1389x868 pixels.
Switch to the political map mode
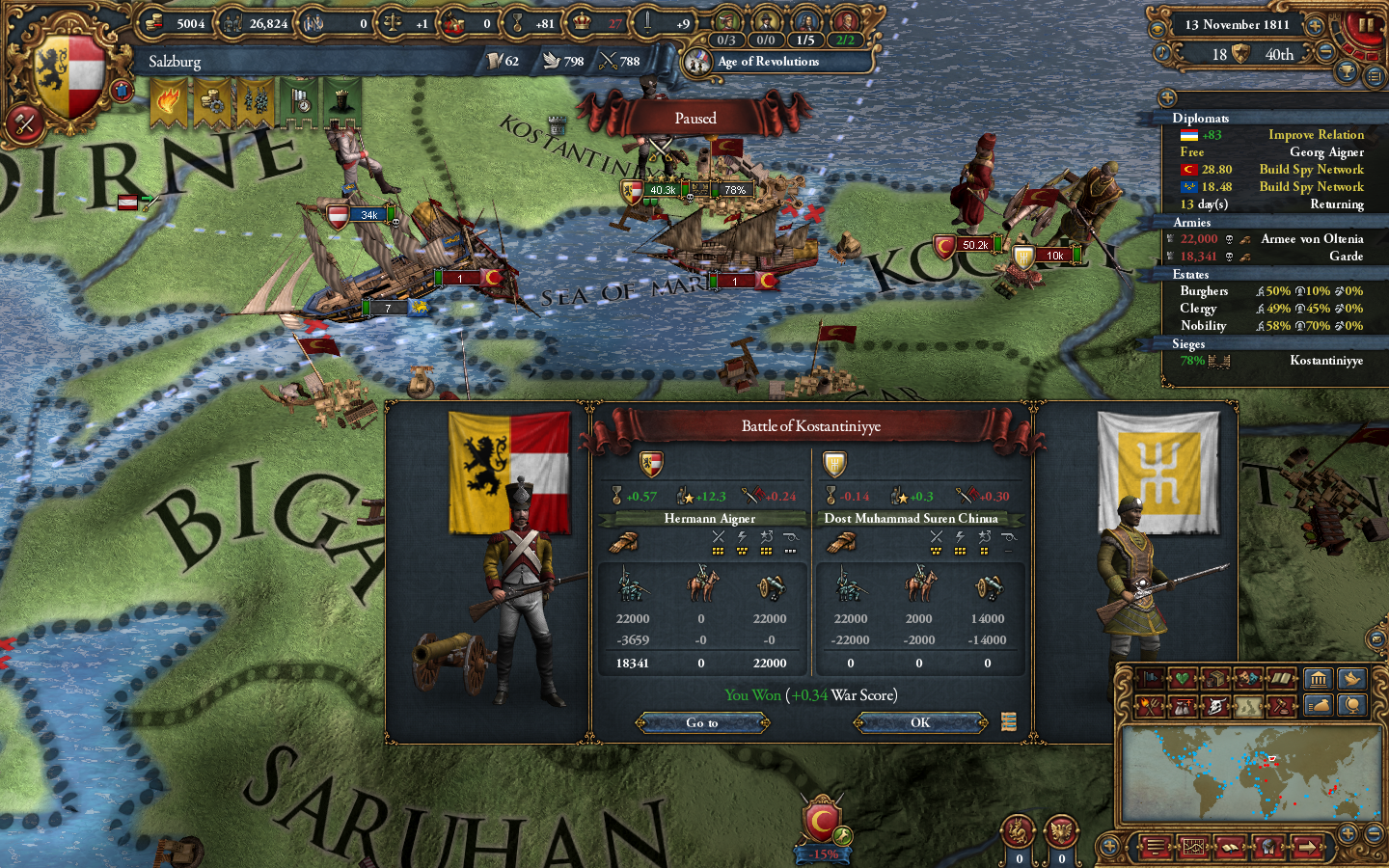(1149, 679)
